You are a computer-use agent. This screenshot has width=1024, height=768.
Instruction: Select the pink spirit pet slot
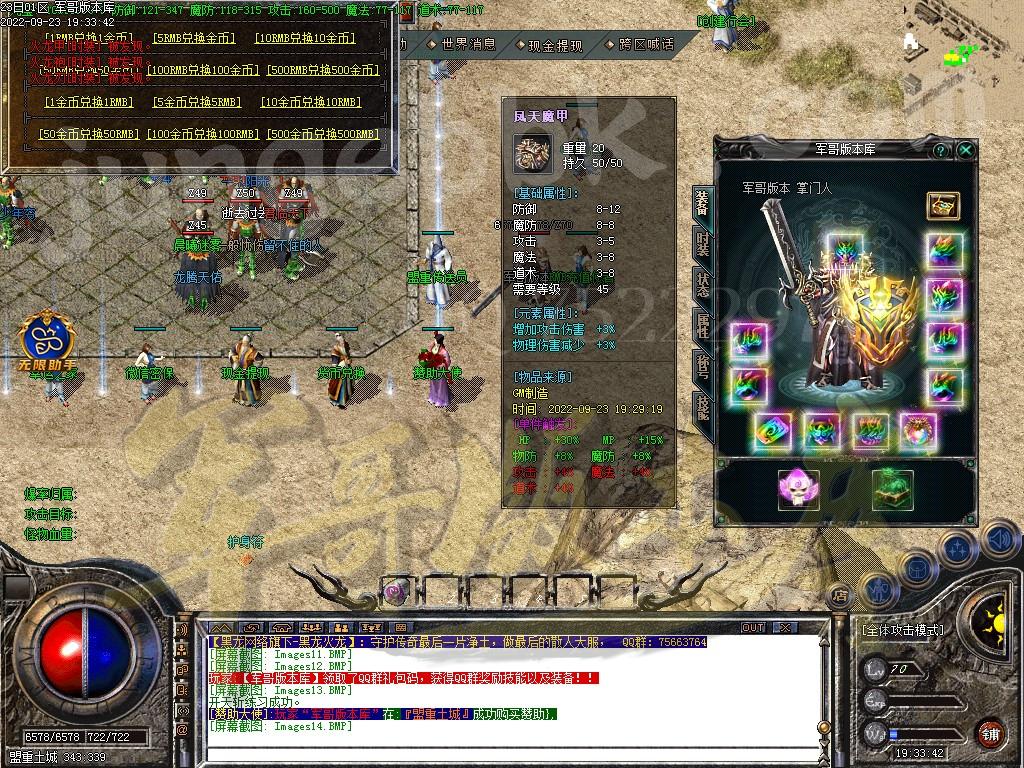(x=798, y=490)
